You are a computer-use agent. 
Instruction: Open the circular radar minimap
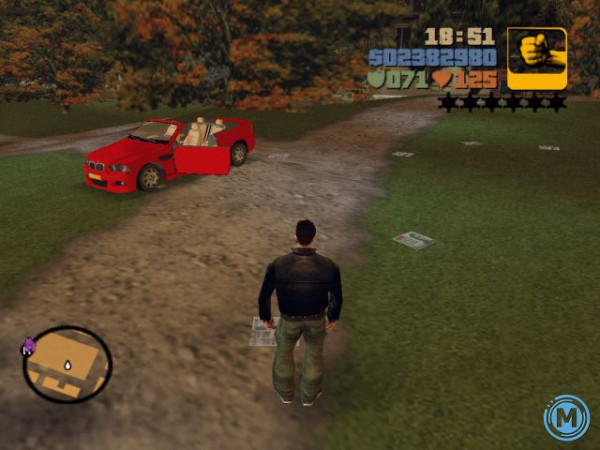coord(67,364)
